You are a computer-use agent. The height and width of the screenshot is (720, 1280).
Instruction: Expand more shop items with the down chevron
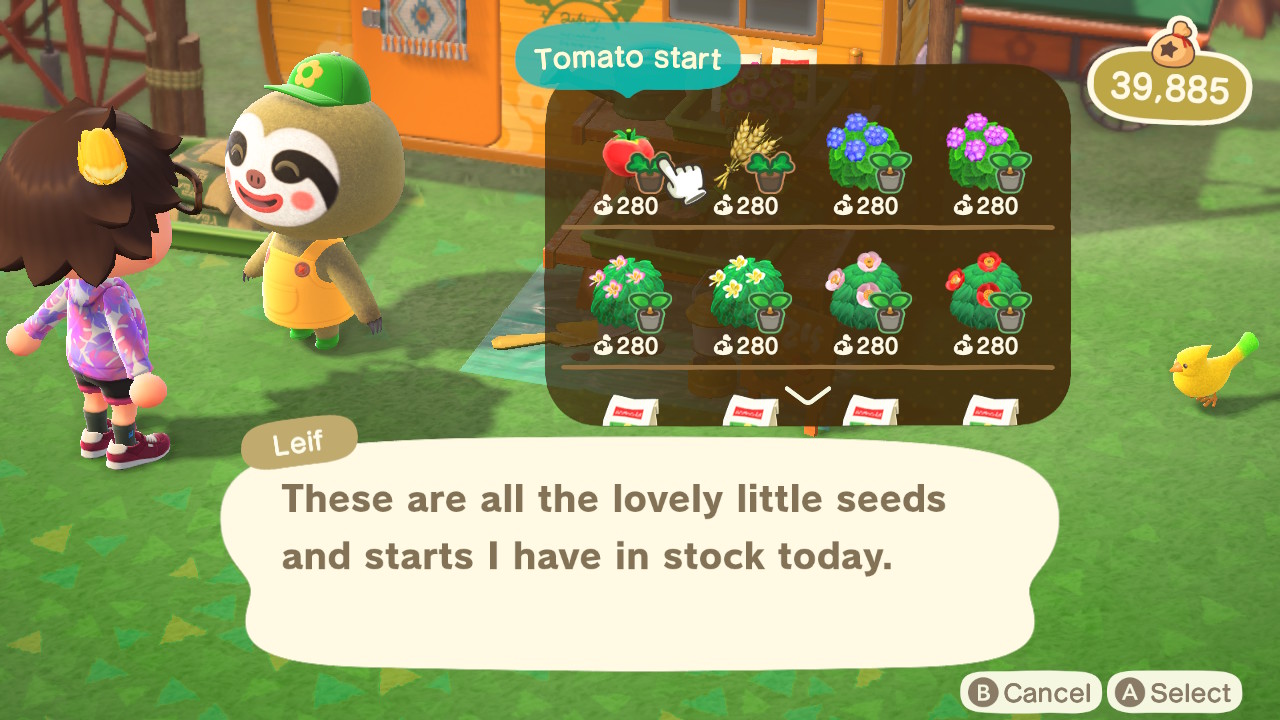point(810,393)
